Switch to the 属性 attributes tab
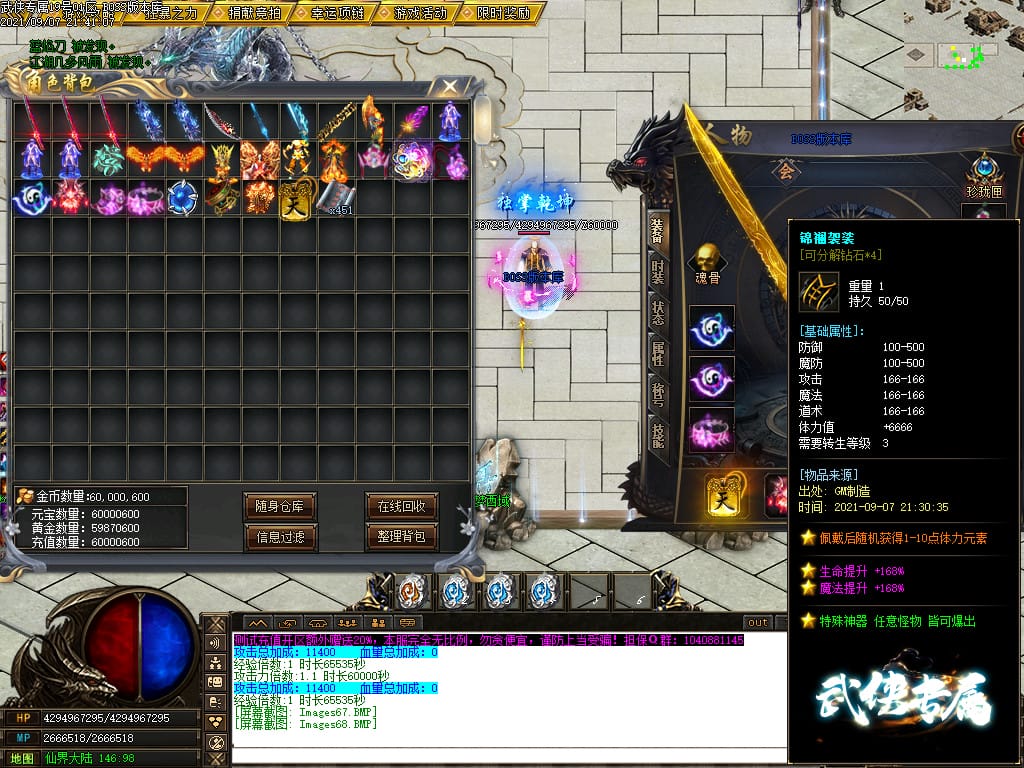The height and width of the screenshot is (768, 1024). [x=657, y=352]
